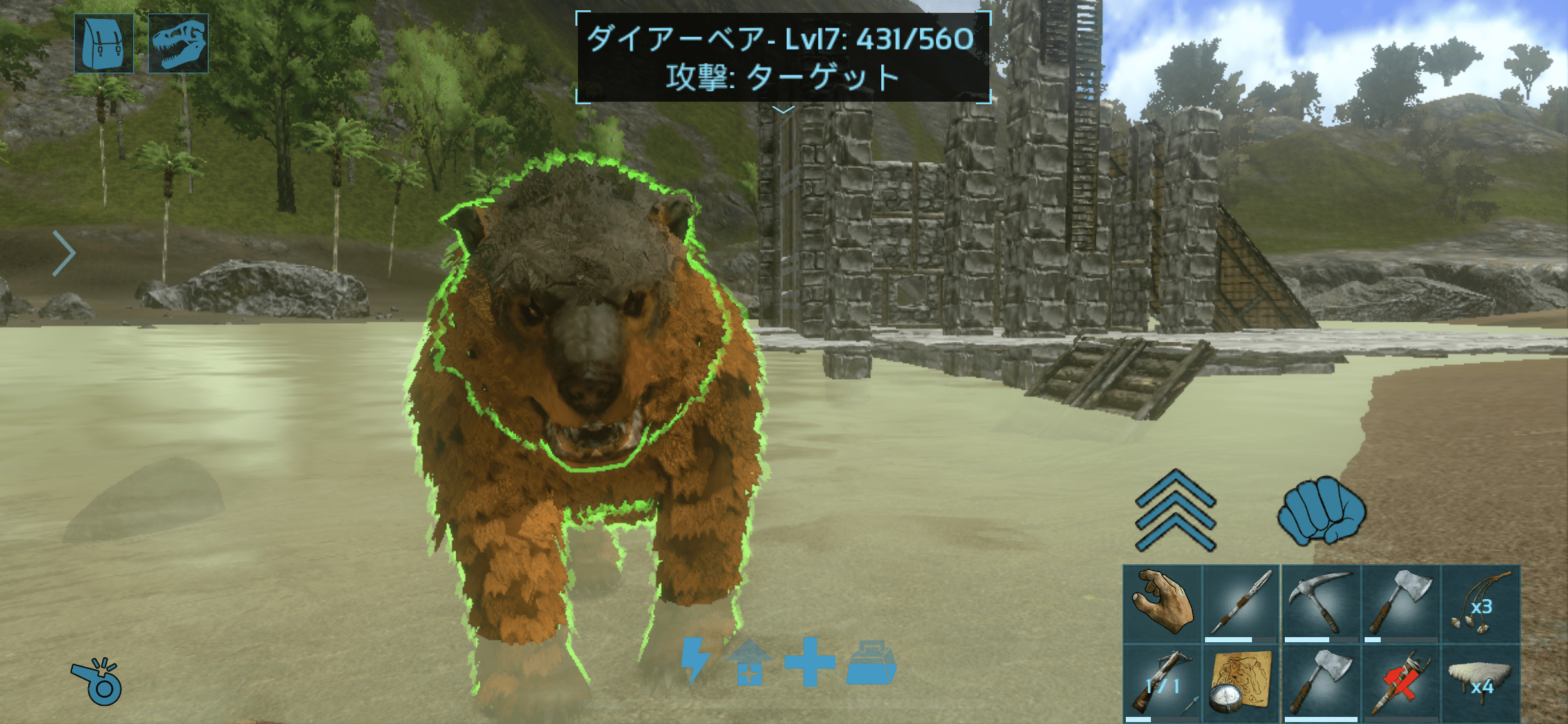Expand the side panel arrow
The height and width of the screenshot is (724, 1568).
[x=64, y=253]
